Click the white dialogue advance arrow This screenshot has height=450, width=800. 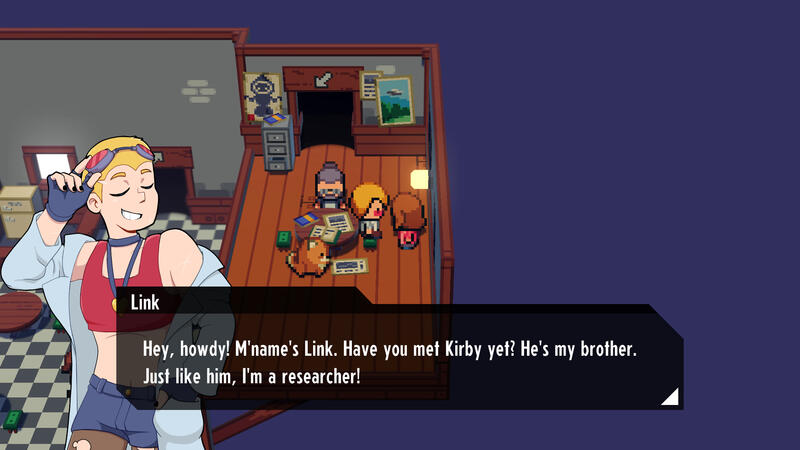tap(671, 397)
